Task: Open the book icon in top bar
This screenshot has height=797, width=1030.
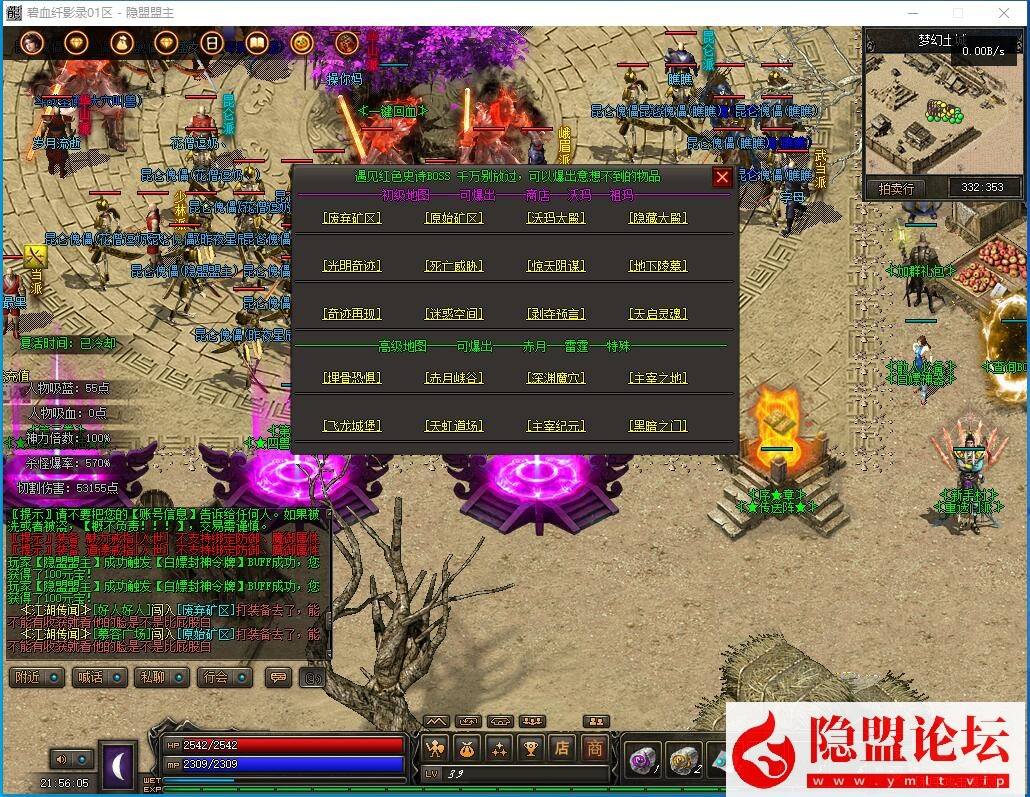Action: tap(256, 43)
